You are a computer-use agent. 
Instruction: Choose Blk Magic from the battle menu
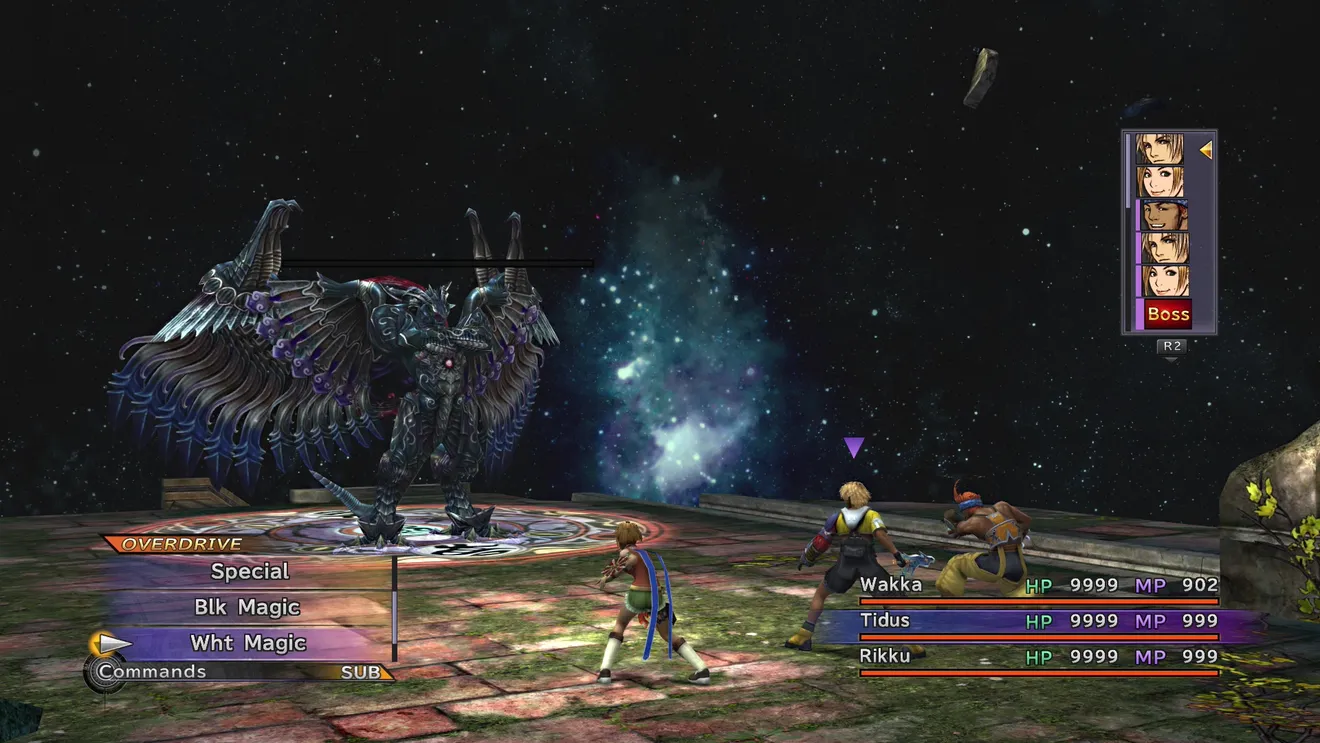point(247,607)
